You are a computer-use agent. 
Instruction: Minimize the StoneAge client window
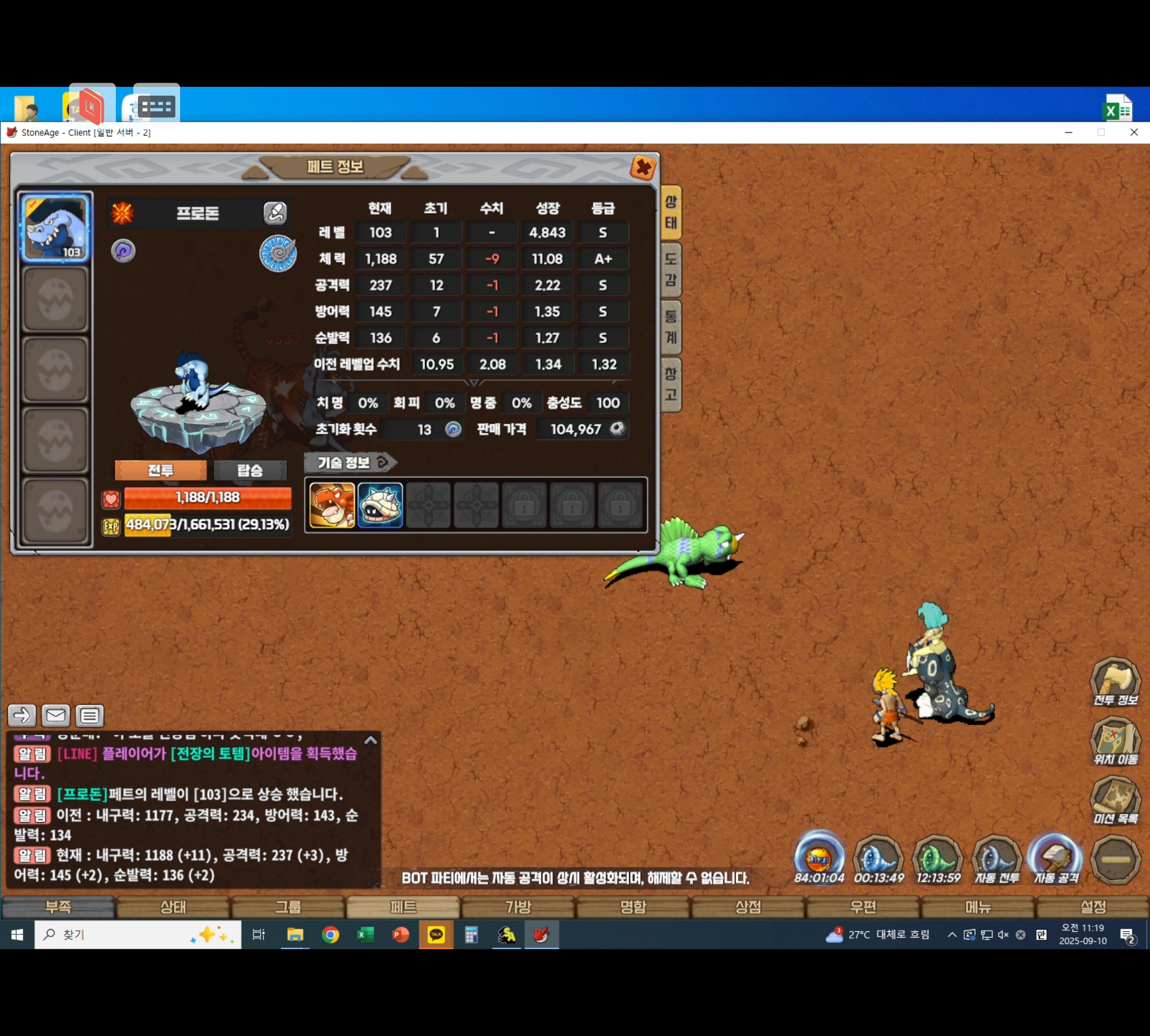tap(1068, 133)
